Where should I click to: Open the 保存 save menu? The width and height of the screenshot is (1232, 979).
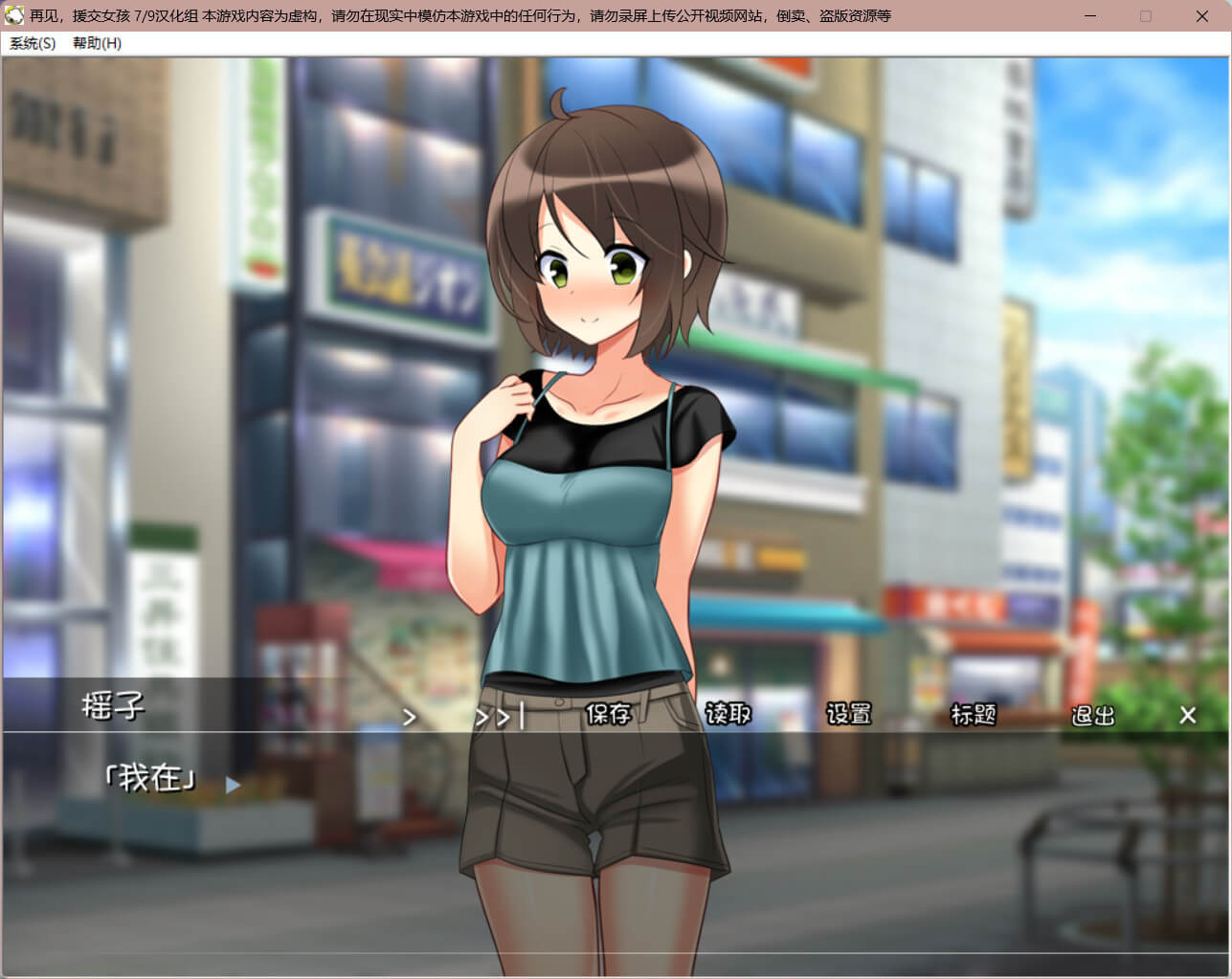608,714
